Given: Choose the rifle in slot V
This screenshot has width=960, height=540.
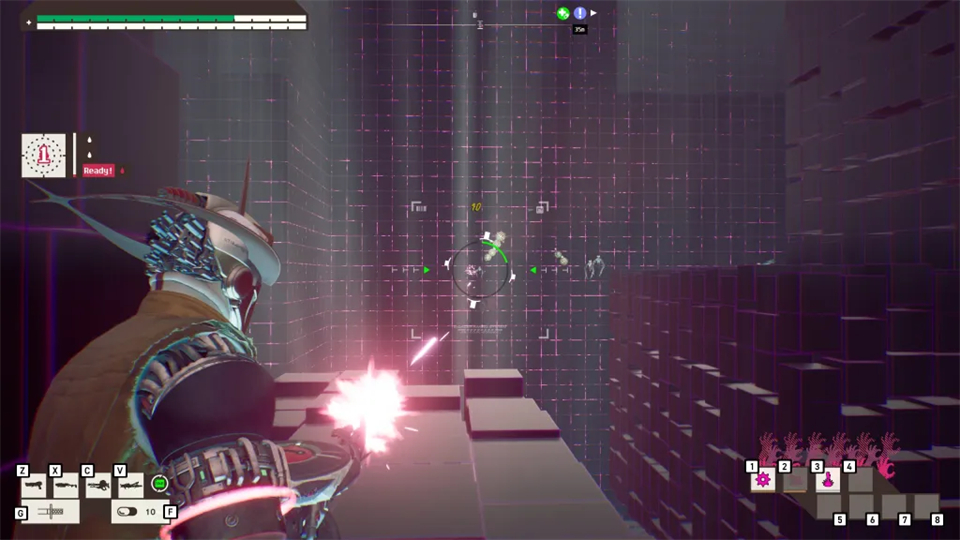Looking at the screenshot, I should click(x=130, y=486).
